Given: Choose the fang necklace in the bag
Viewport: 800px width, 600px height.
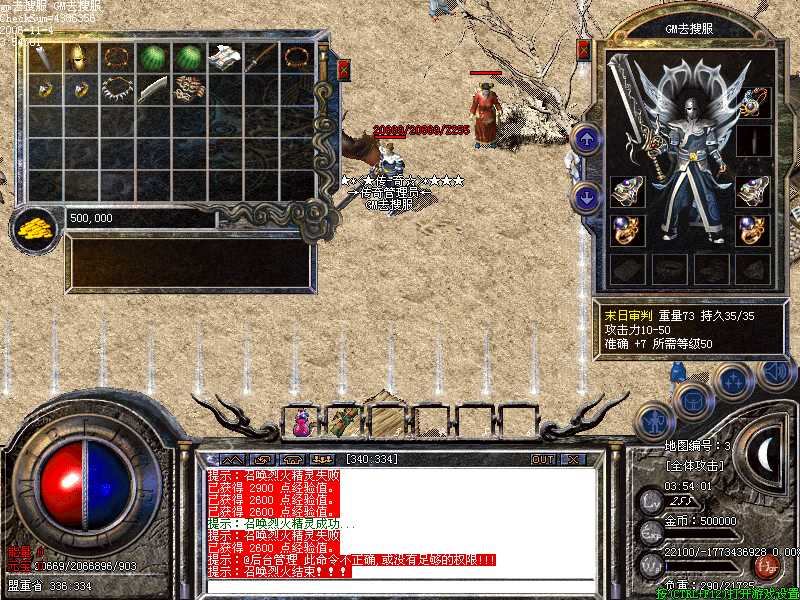Looking at the screenshot, I should click(x=117, y=90).
